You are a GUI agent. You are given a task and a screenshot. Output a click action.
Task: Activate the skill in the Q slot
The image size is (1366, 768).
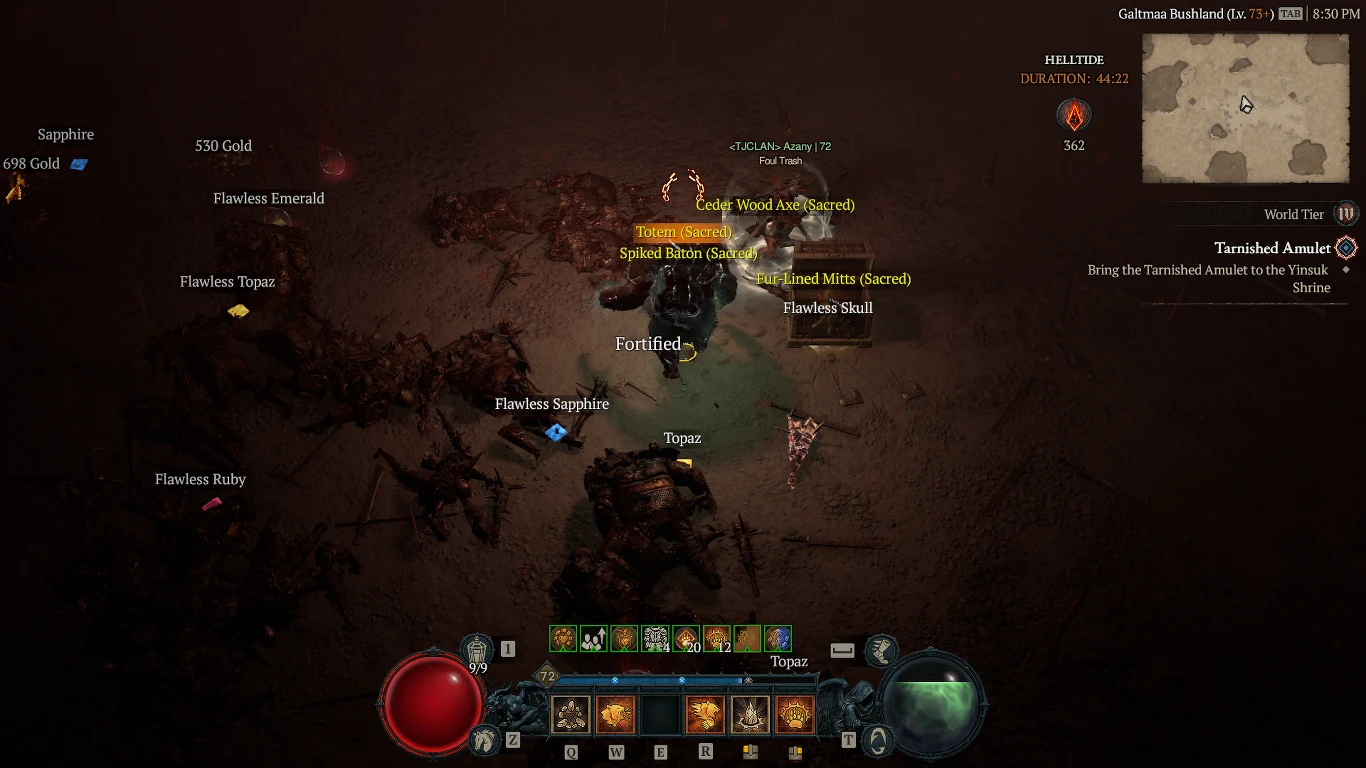tap(569, 713)
